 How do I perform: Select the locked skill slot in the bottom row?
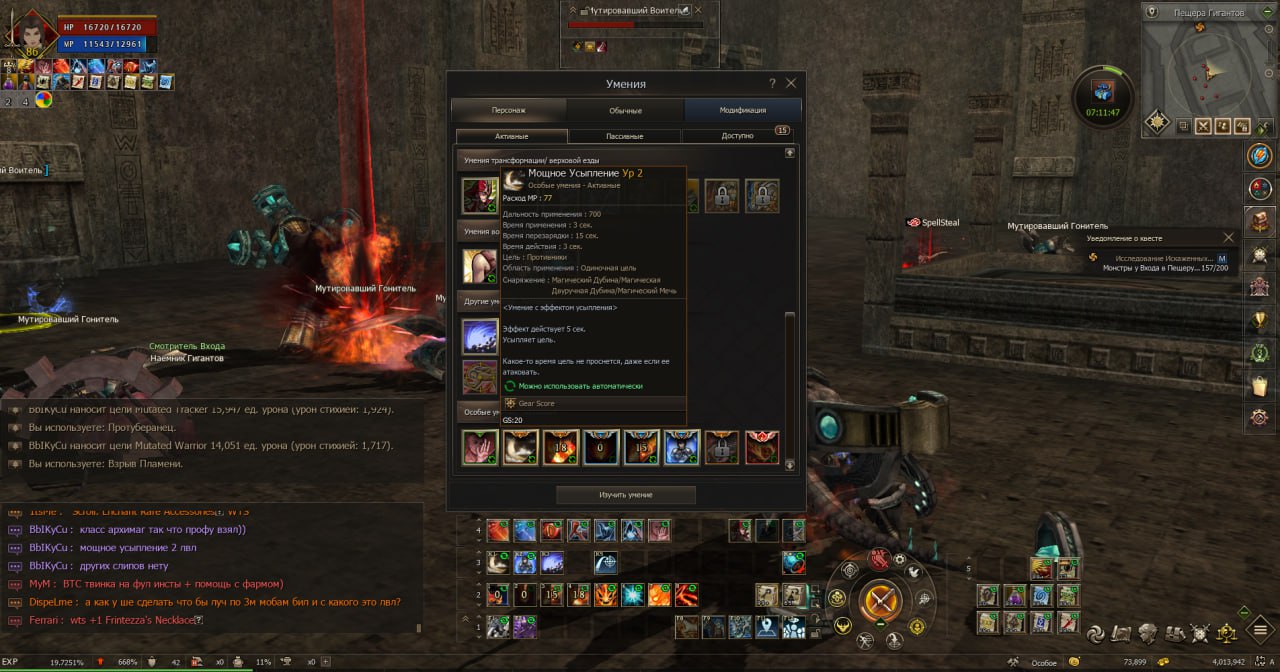[x=721, y=447]
